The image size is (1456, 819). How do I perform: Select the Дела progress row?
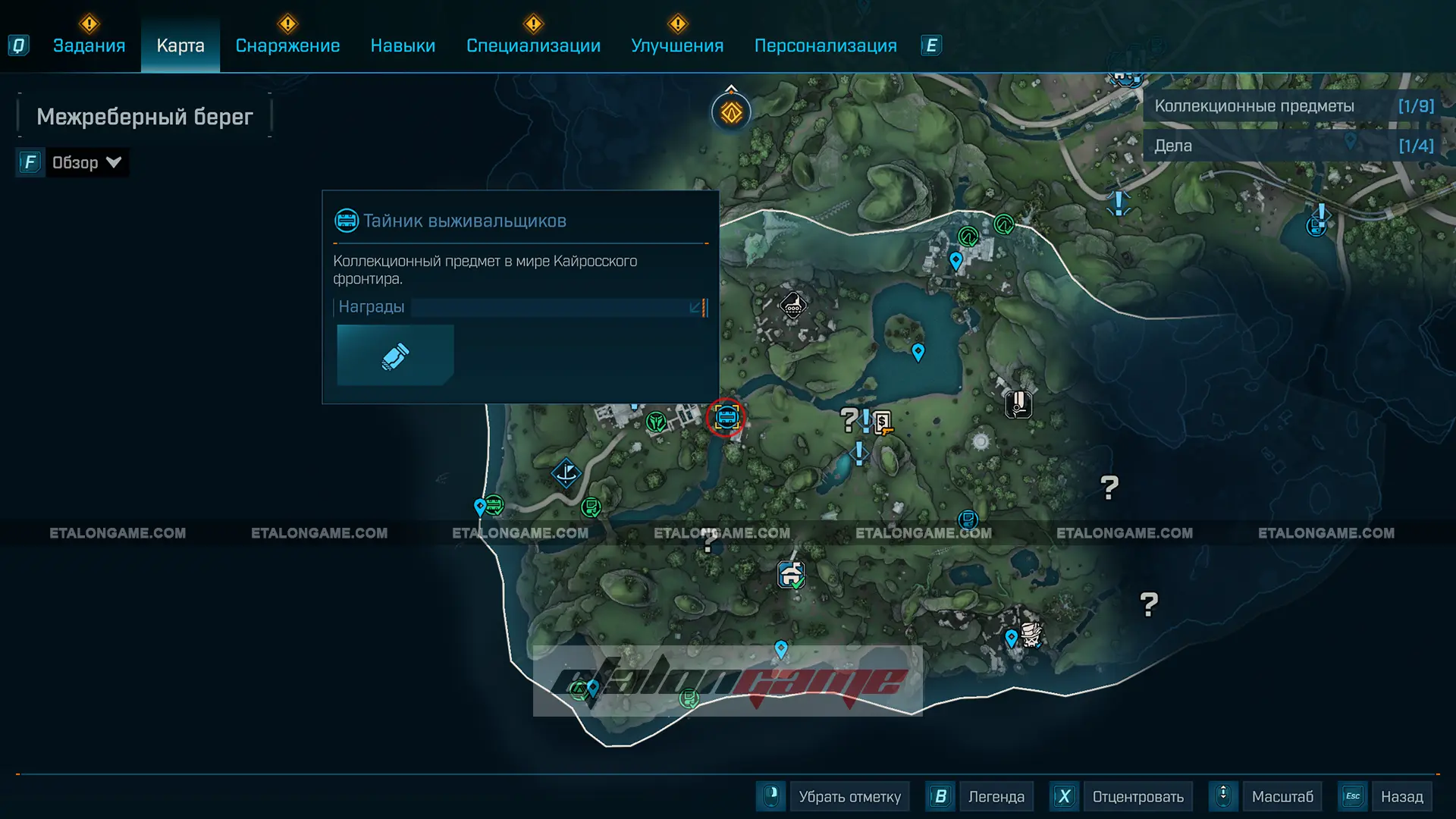[1293, 146]
